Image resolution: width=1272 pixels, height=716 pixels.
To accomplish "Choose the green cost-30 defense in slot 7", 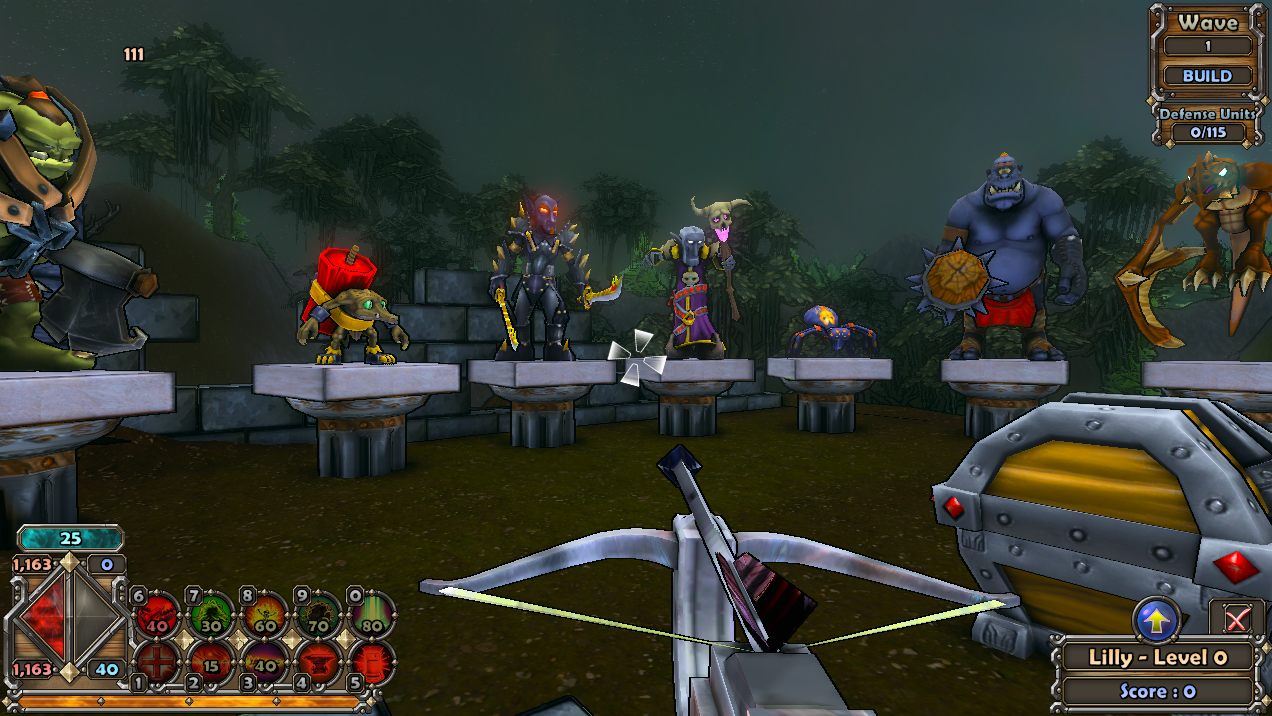I will point(212,614).
